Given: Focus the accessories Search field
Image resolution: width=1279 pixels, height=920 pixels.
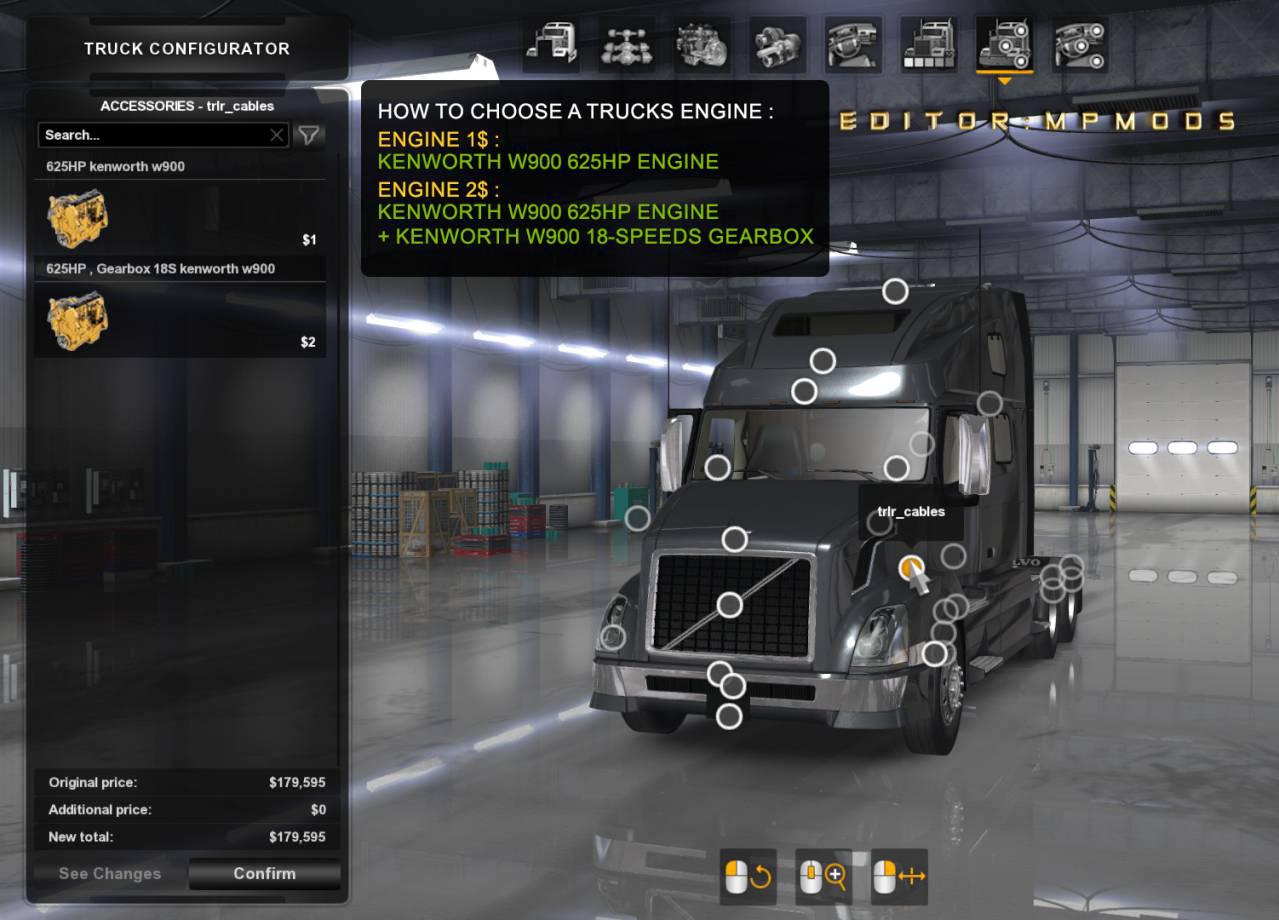Looking at the screenshot, I should [153, 135].
